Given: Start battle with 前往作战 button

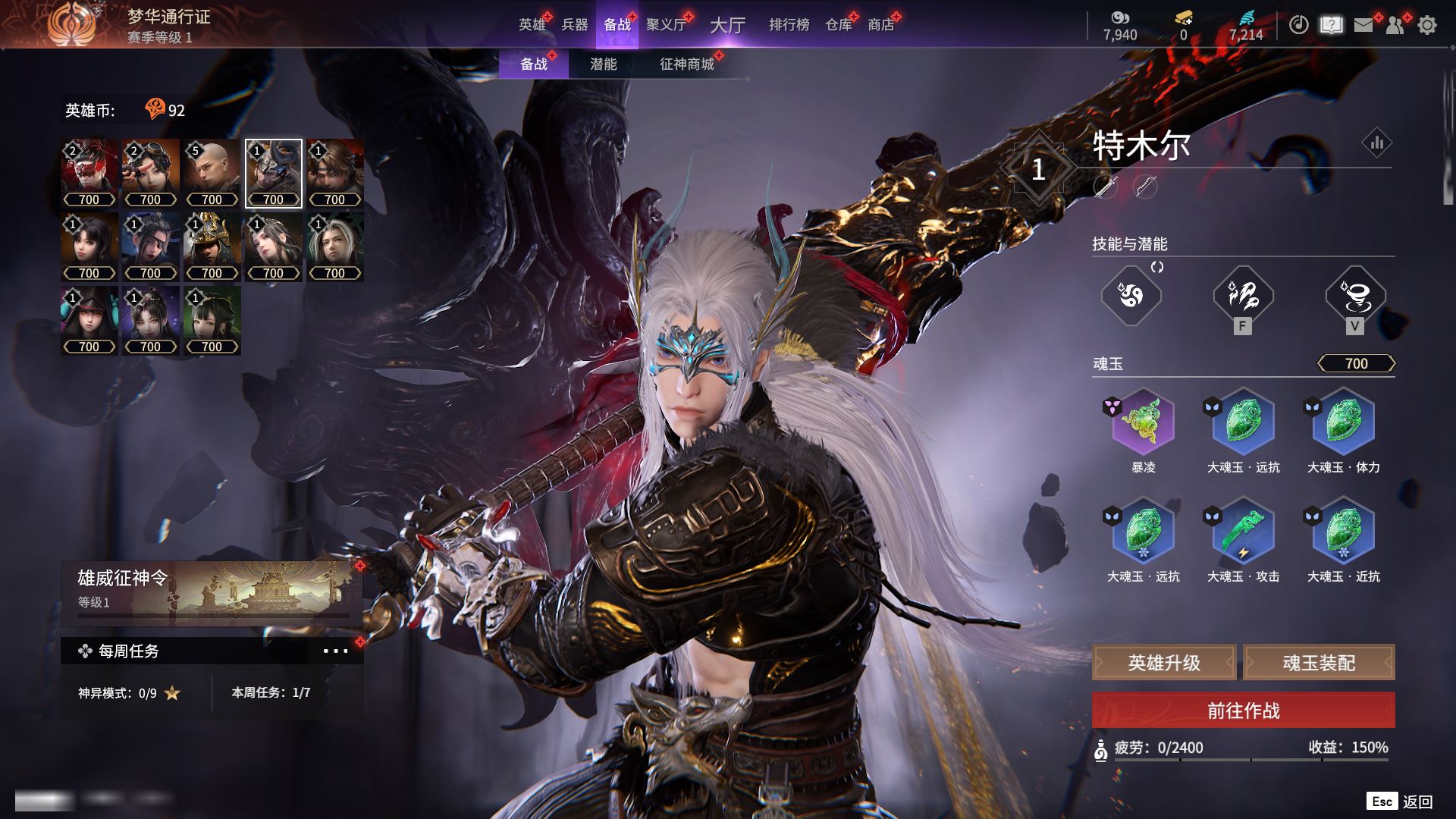Looking at the screenshot, I should 1243,711.
